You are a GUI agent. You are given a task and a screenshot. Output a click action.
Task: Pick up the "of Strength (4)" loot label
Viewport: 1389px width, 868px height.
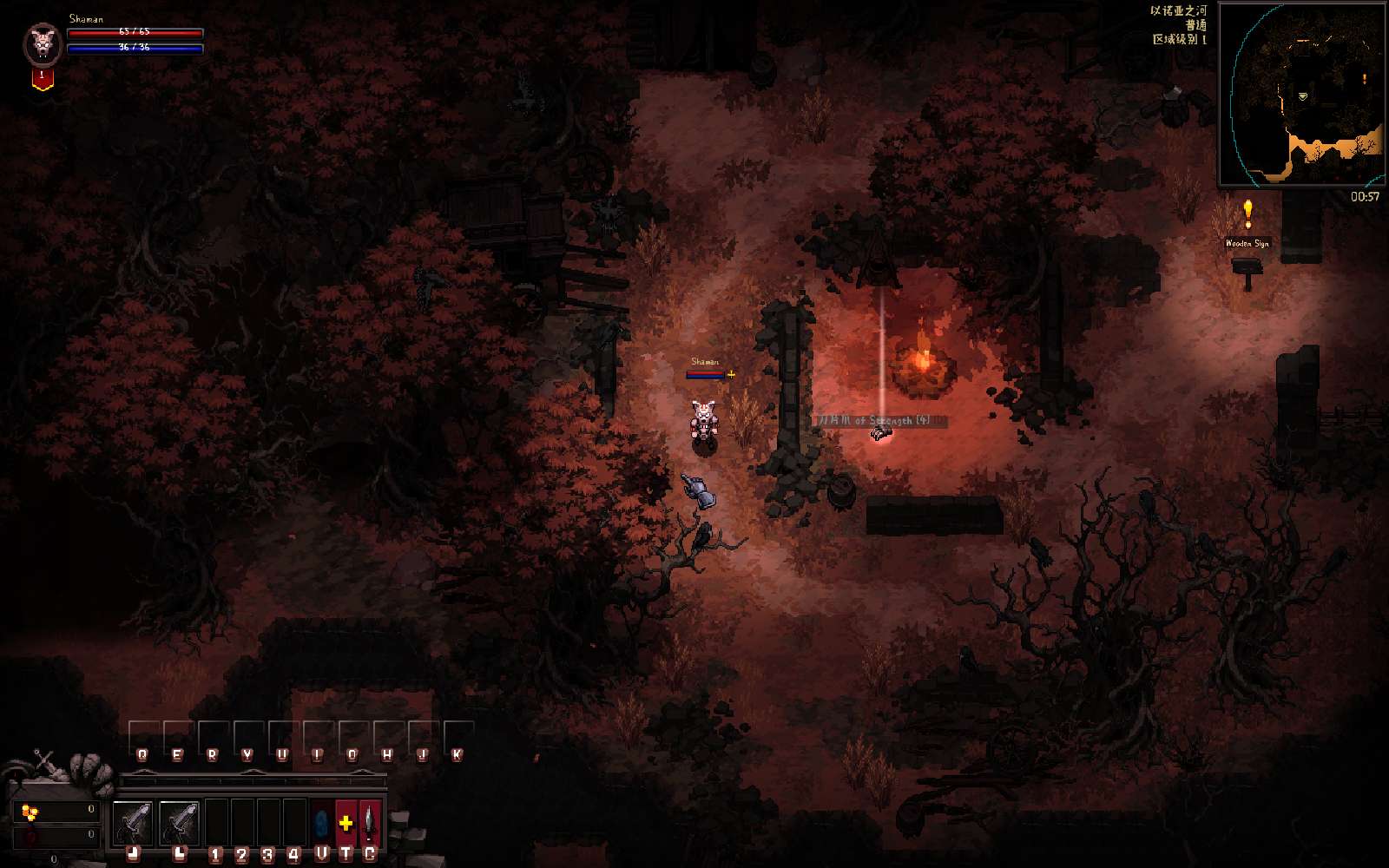click(879, 421)
